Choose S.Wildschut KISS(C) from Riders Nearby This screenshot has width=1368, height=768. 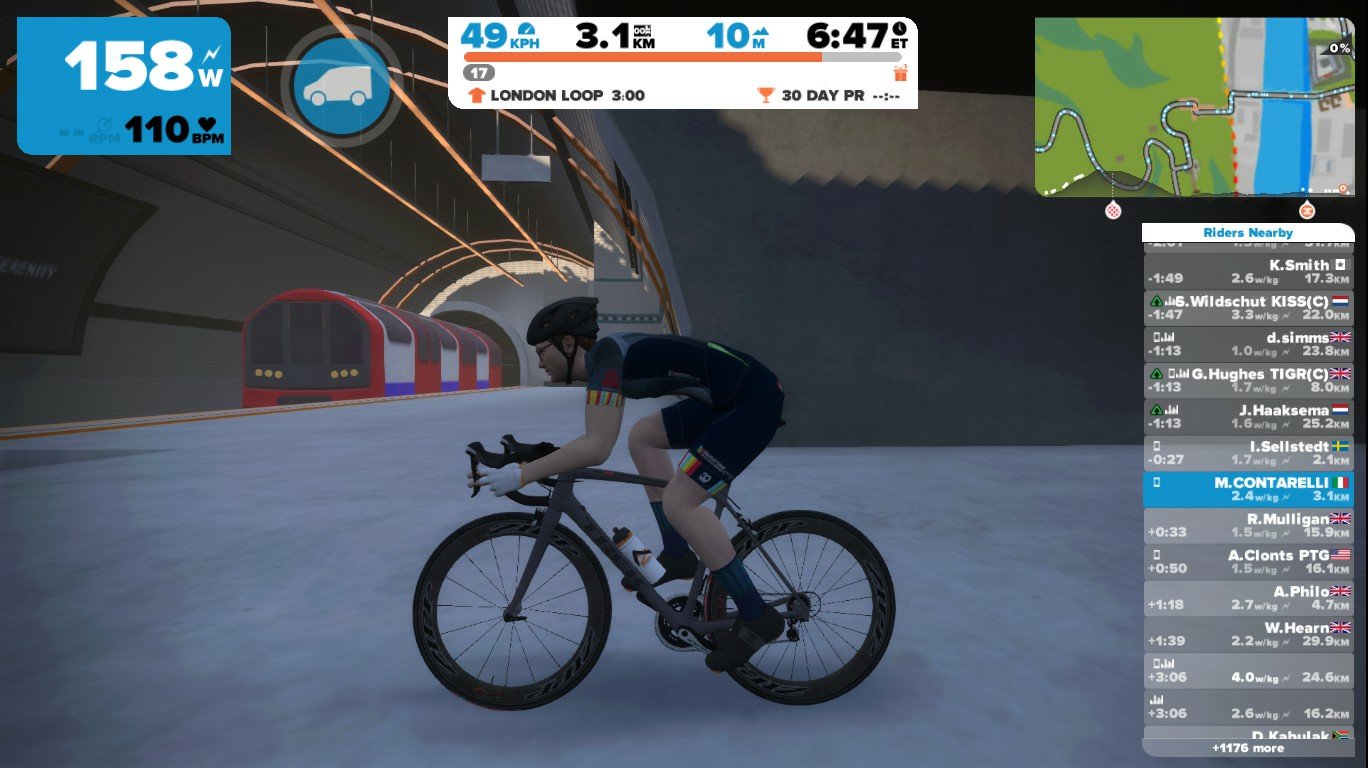1247,307
